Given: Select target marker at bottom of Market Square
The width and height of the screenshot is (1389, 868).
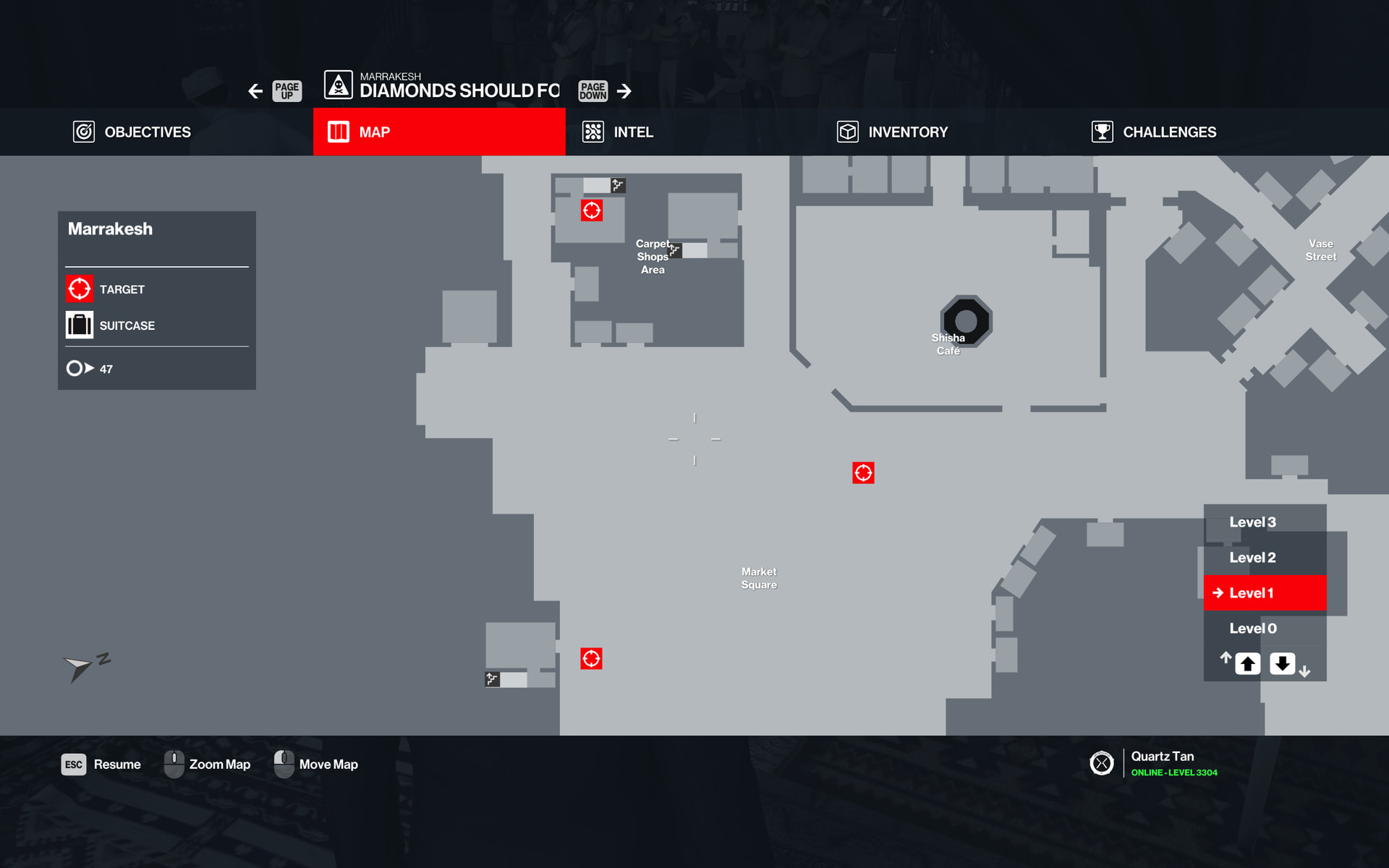Looking at the screenshot, I should [591, 659].
